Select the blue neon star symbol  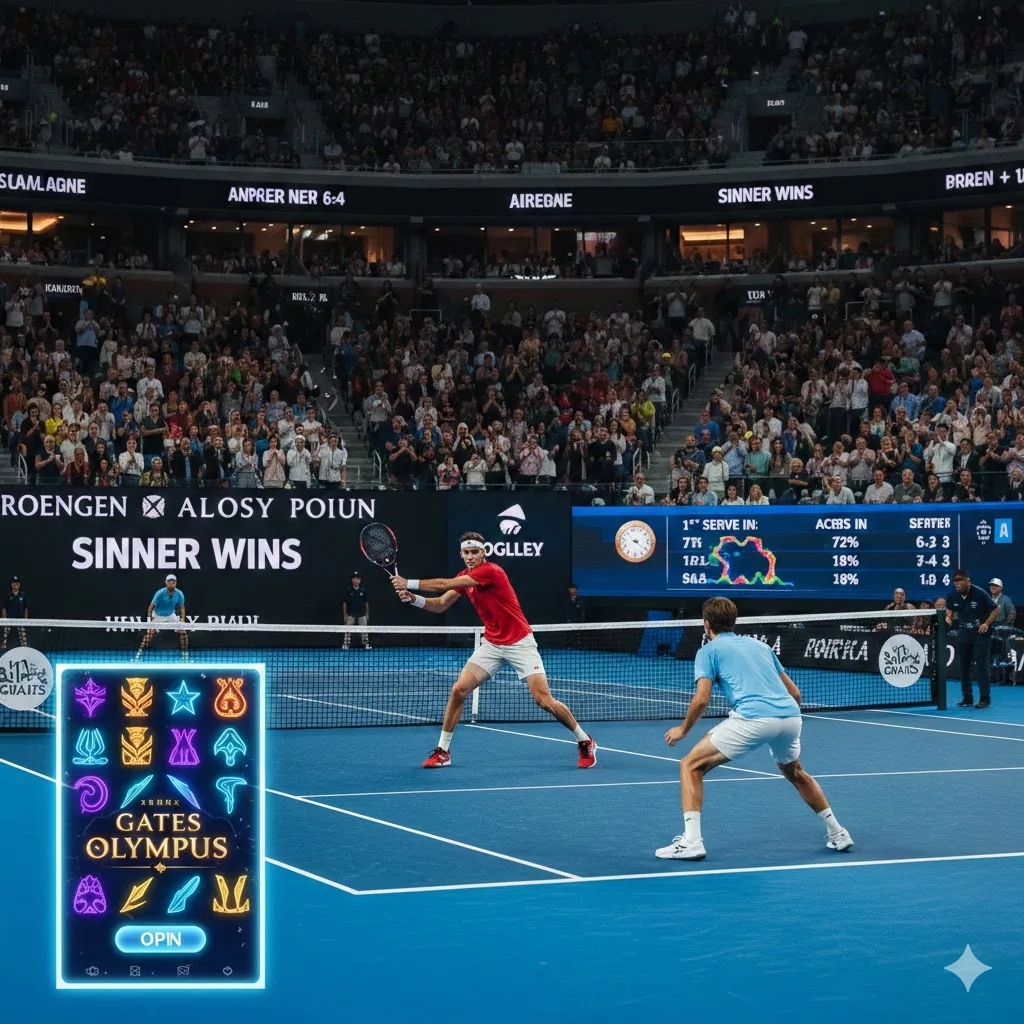[183, 698]
